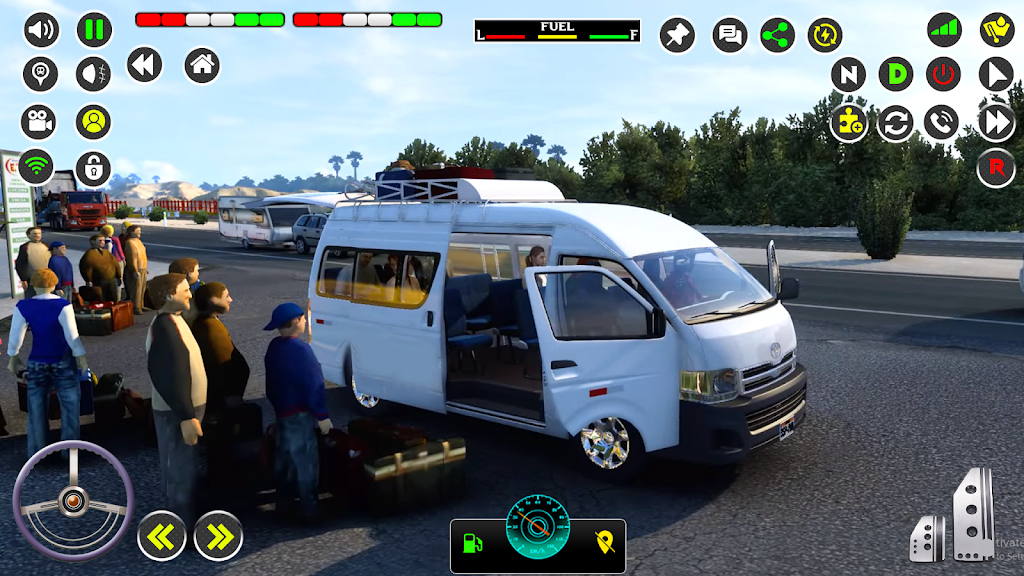Toggle the sound speaker button
This screenshot has height=576, width=1024.
41,30
